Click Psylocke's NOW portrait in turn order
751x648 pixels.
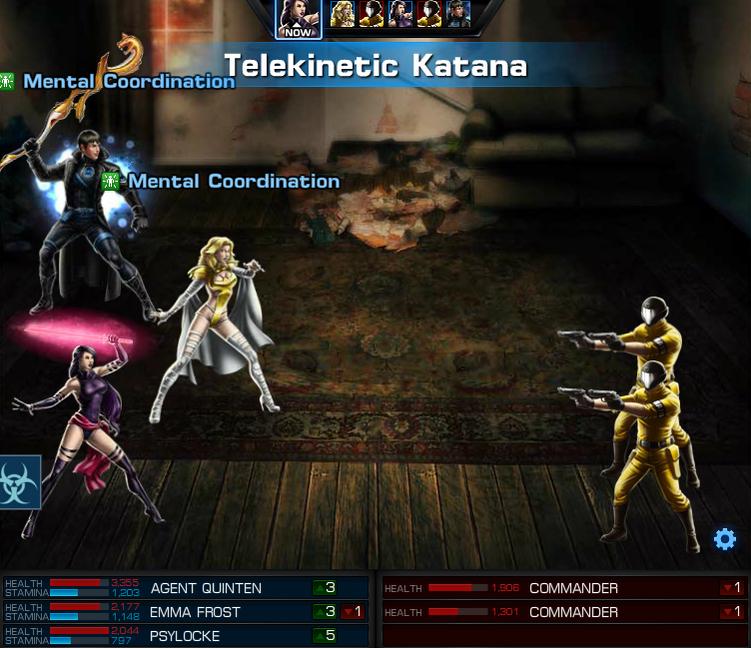point(298,16)
